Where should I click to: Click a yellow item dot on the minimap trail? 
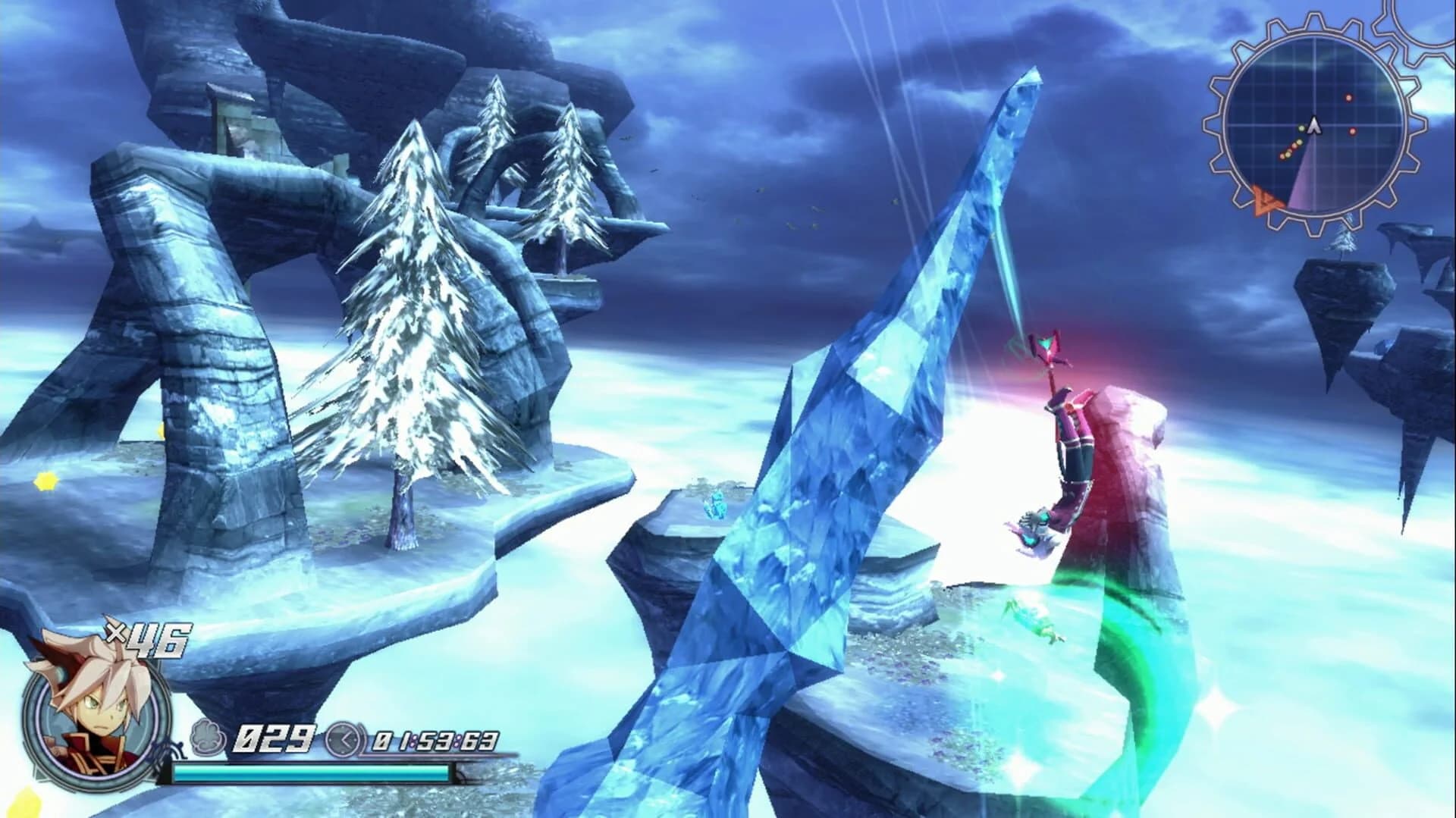(x=1299, y=143)
